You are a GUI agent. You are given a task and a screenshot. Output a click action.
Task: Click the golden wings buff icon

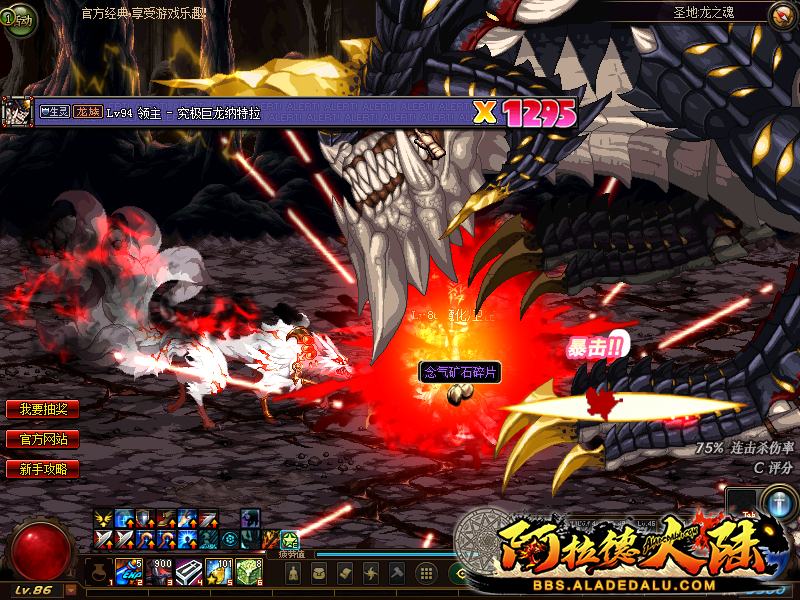(x=103, y=518)
